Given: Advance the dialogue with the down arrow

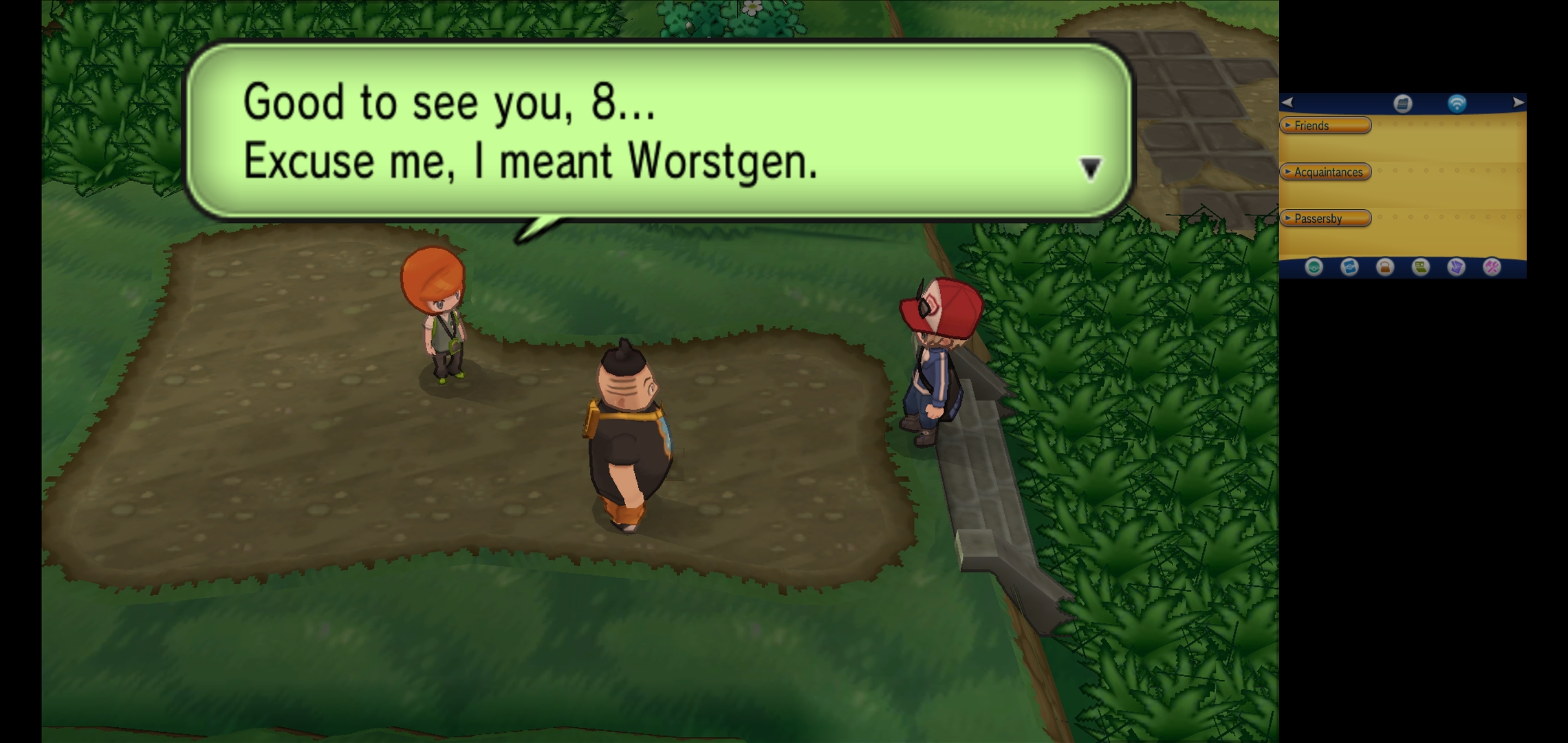Looking at the screenshot, I should (1090, 169).
